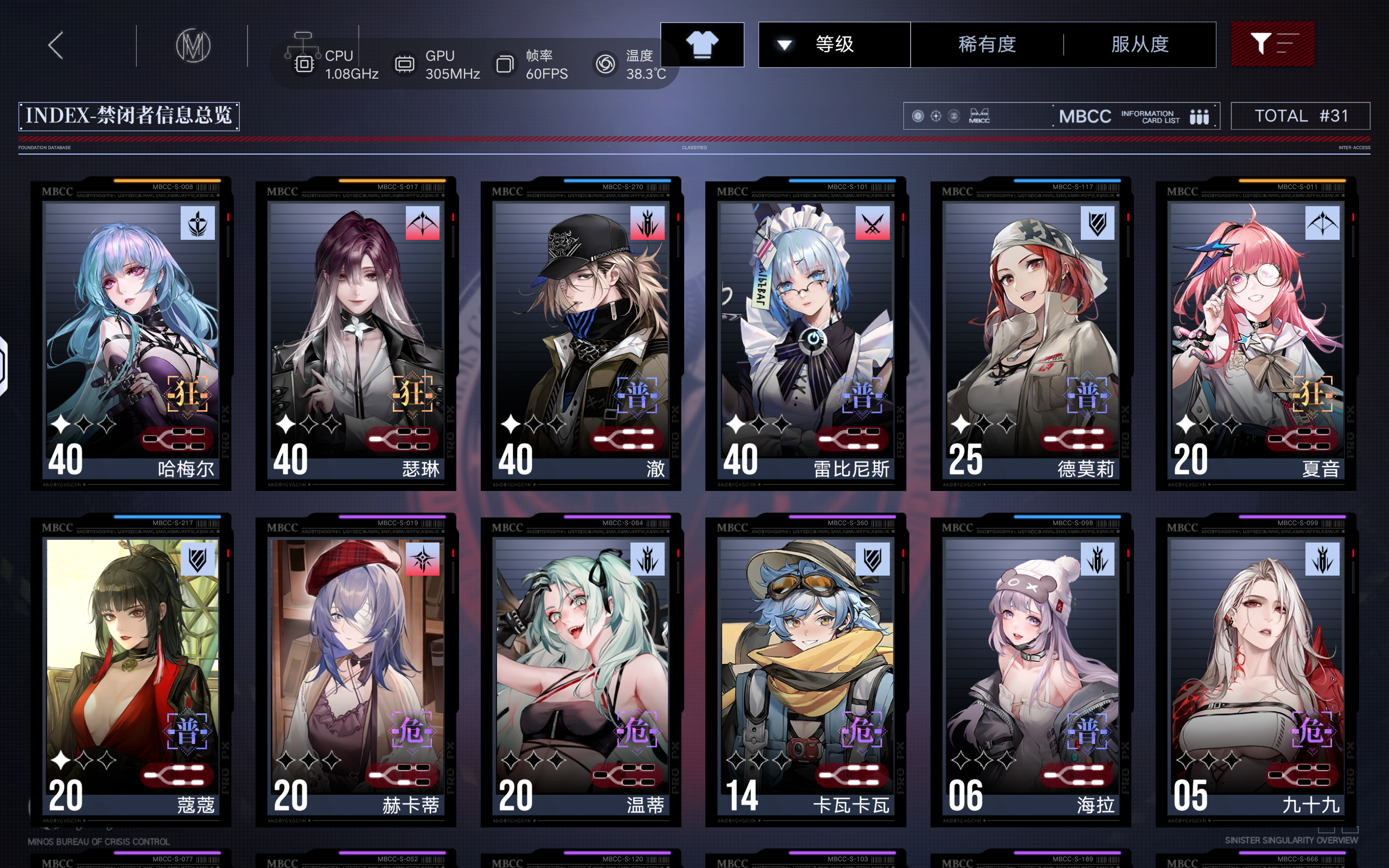Select the outfit shirt icon in toolbar
Screen dimensions: 1389x868
703,44
